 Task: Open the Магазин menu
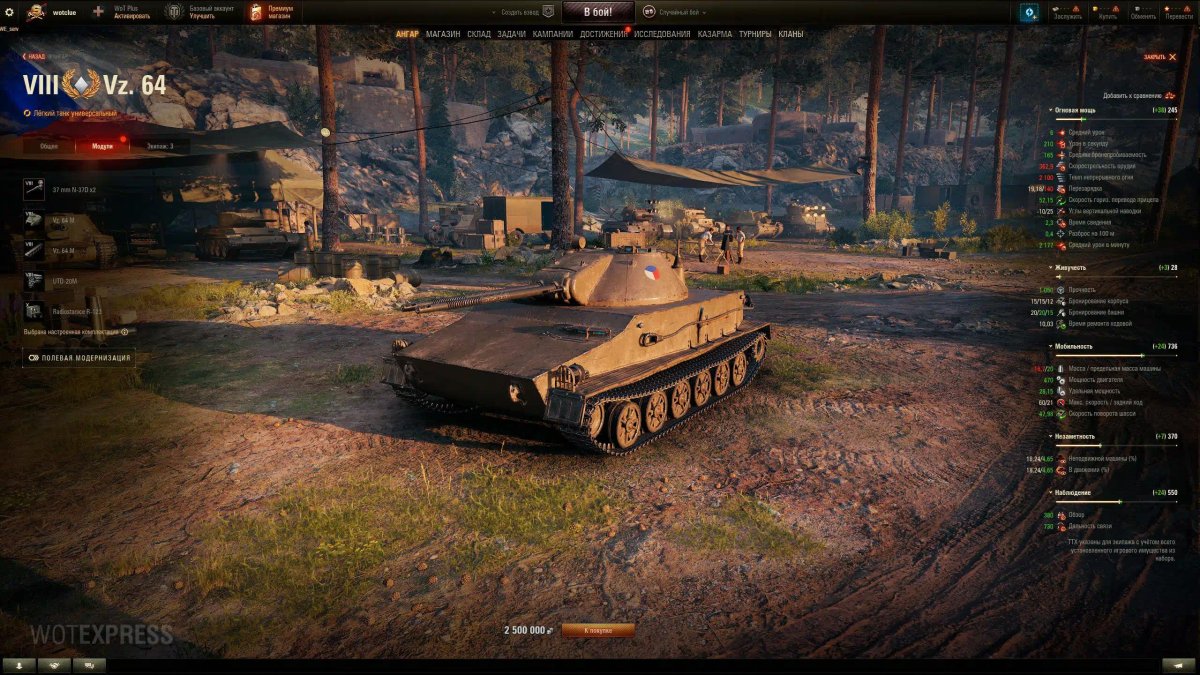point(443,34)
